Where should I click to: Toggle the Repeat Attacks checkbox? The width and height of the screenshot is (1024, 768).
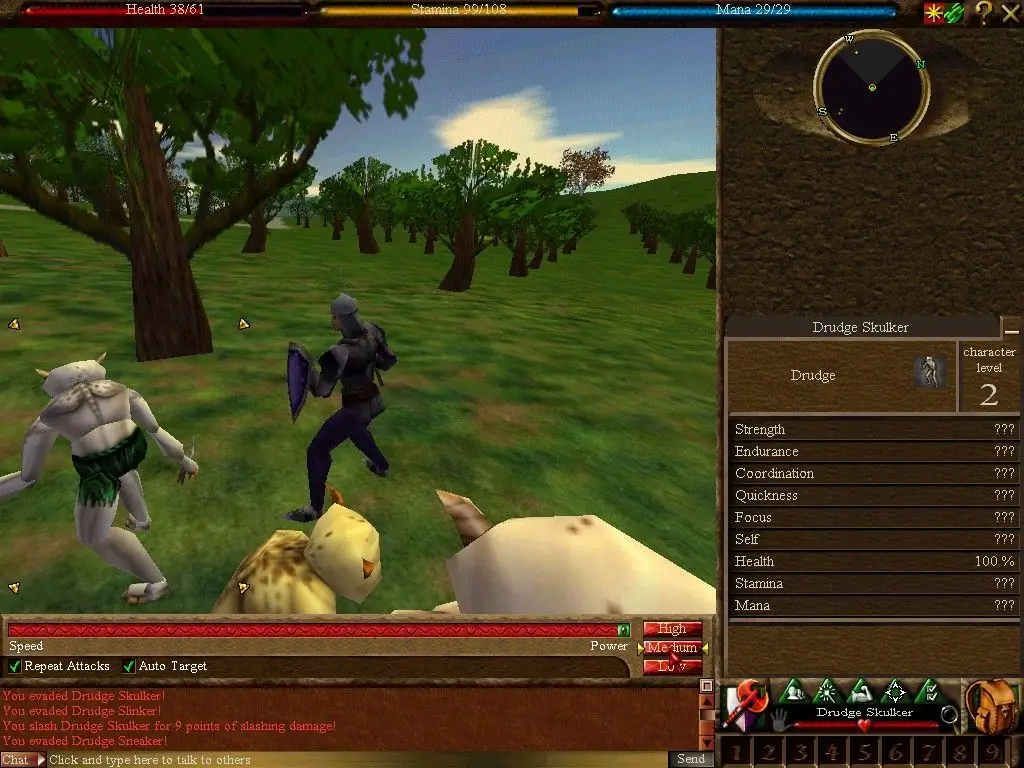[15, 666]
